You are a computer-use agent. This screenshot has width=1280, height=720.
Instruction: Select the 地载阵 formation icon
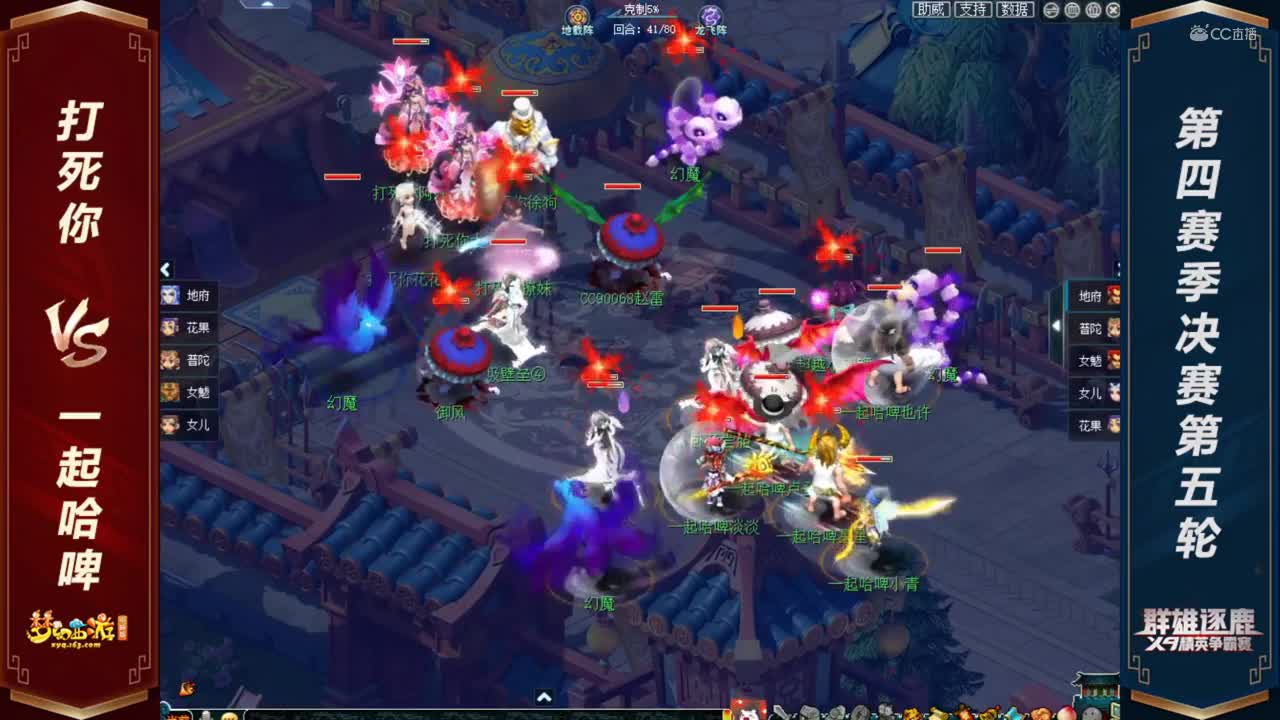pyautogui.click(x=575, y=14)
